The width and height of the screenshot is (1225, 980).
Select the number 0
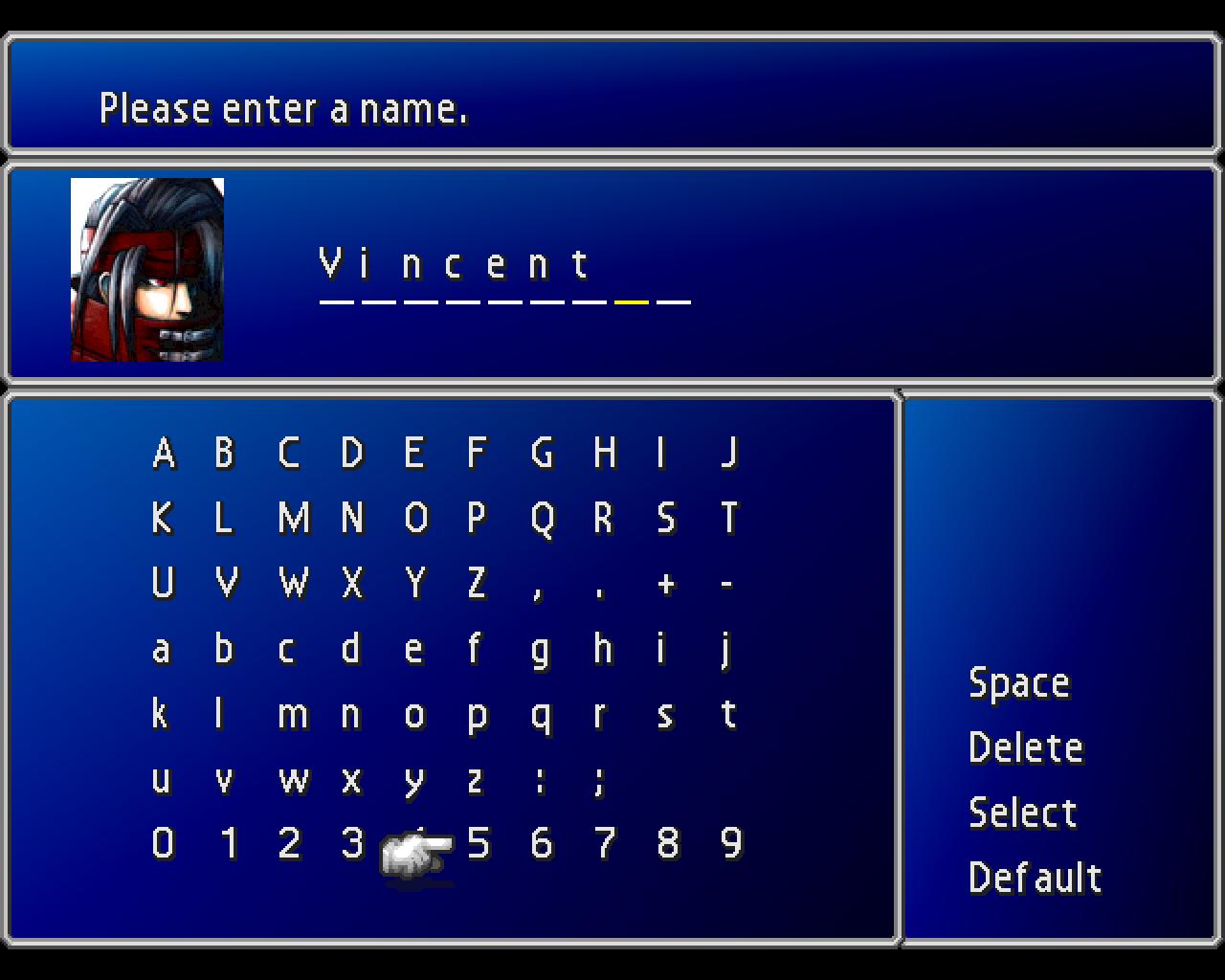pos(162,845)
